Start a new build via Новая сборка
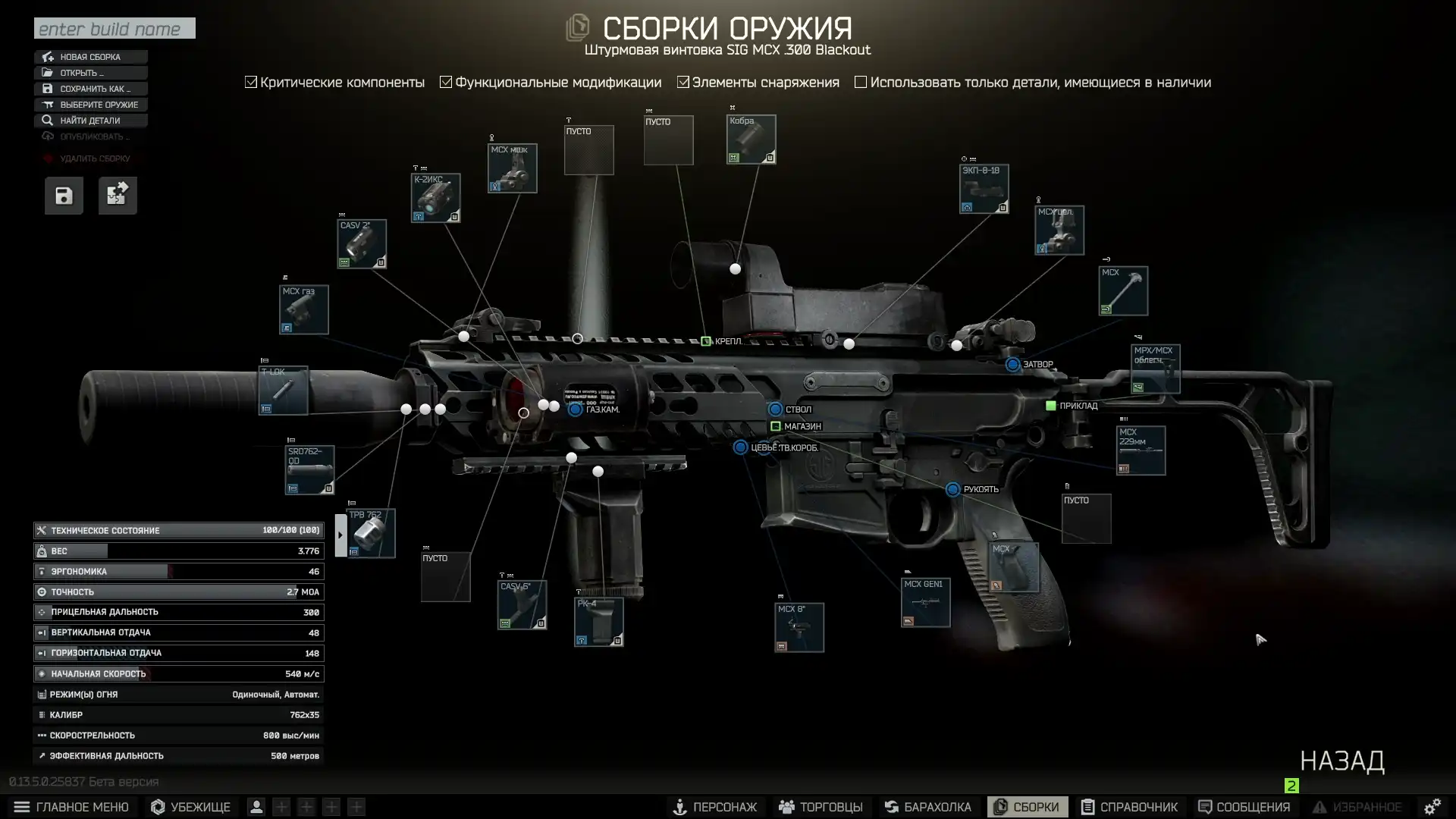1456x819 pixels. coord(90,57)
